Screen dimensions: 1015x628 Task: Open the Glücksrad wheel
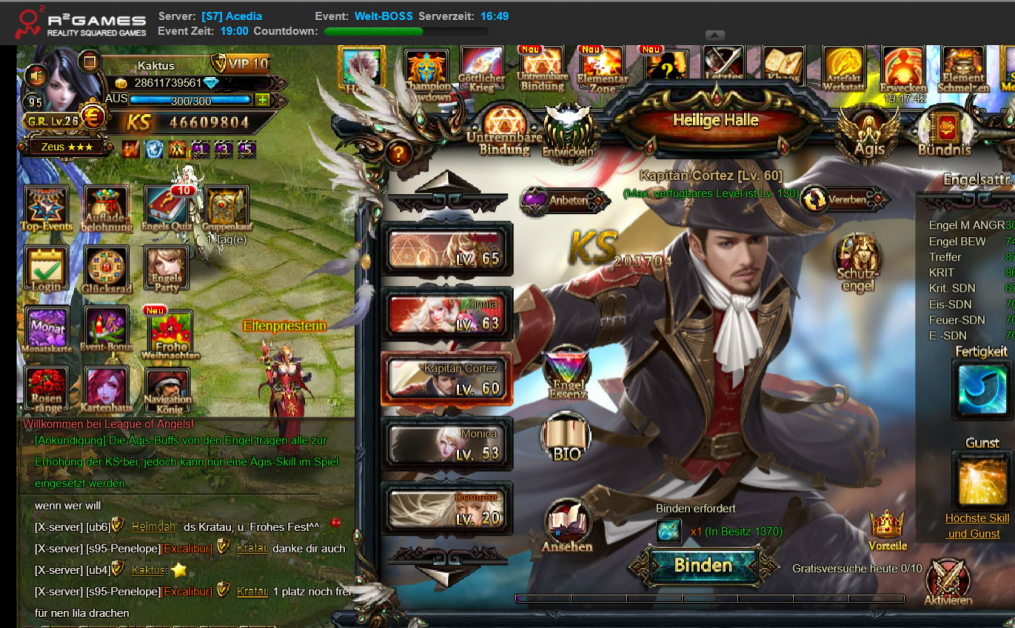coord(106,271)
